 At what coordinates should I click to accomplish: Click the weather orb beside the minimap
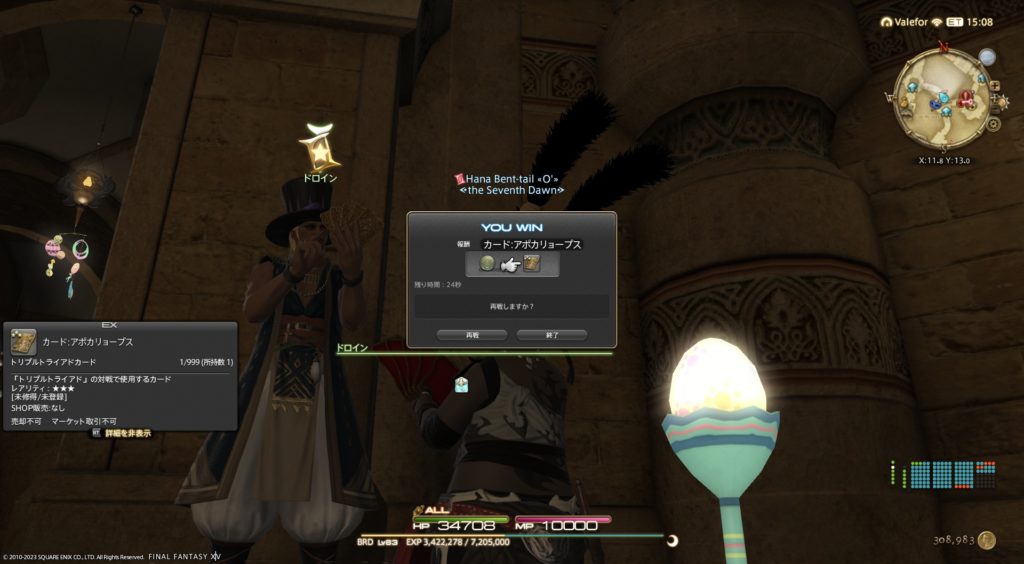coord(987,57)
